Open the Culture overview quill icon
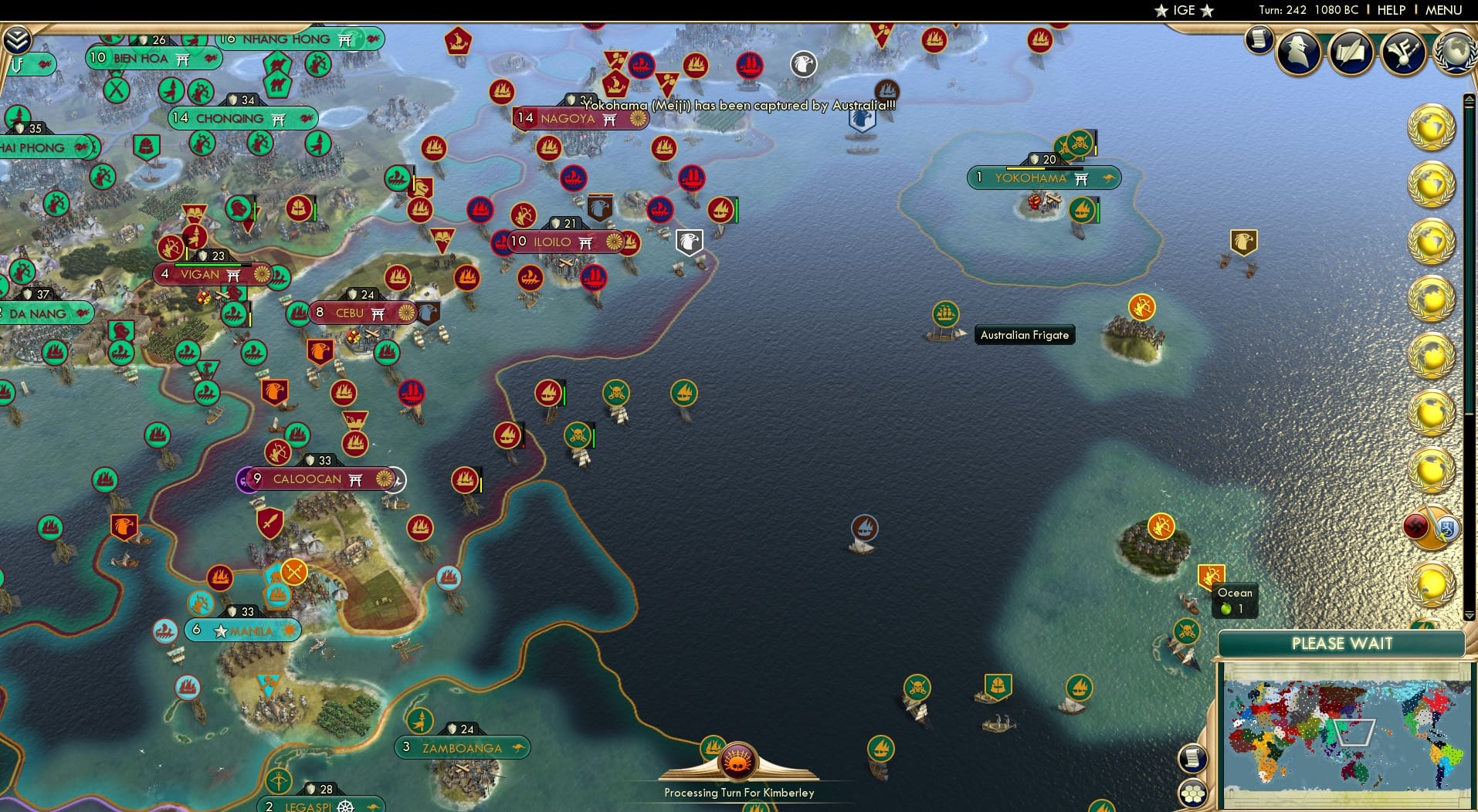This screenshot has width=1478, height=812. 1351,50
